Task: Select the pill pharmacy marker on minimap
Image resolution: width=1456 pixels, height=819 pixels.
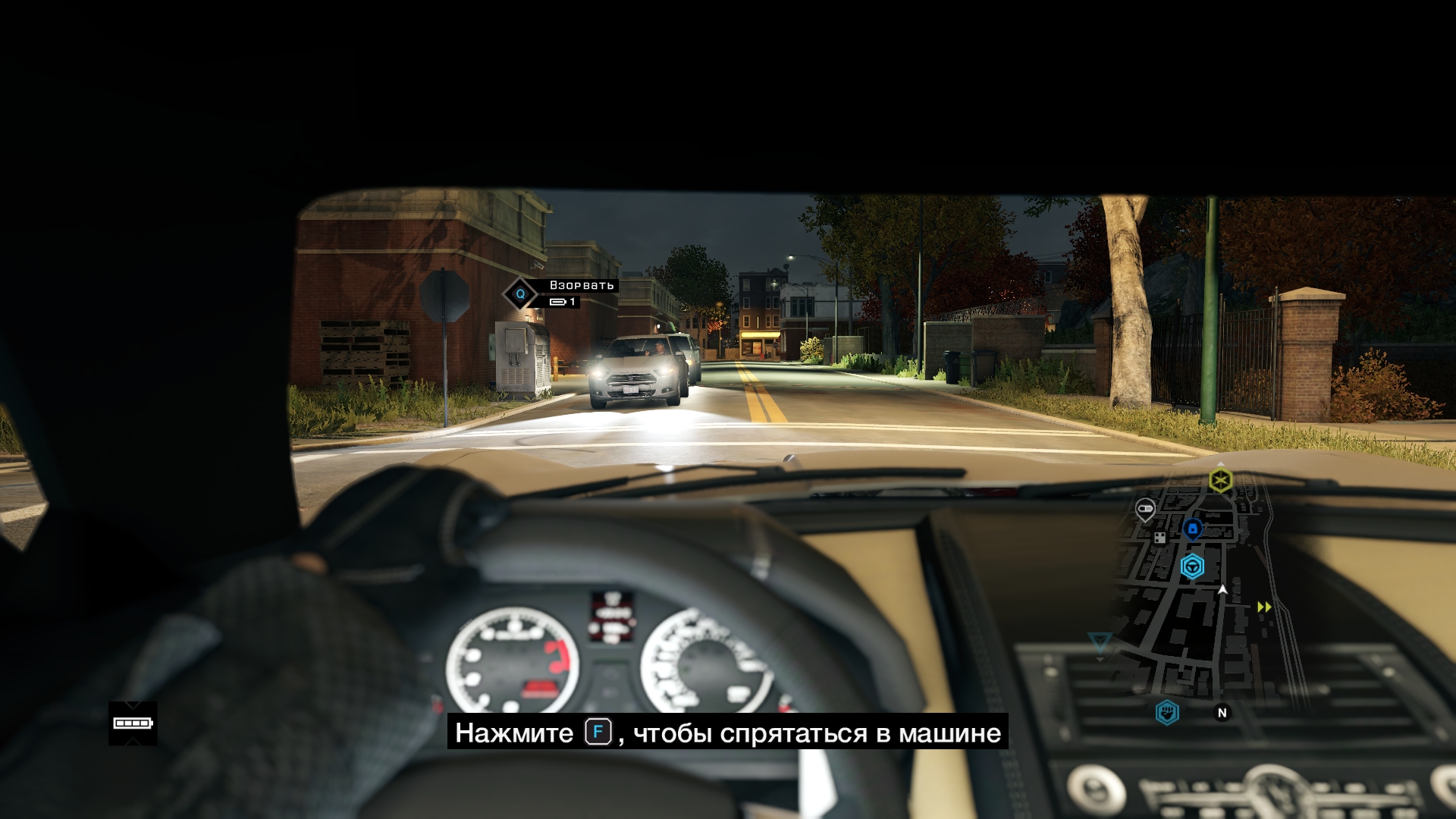Action: pos(1145,509)
